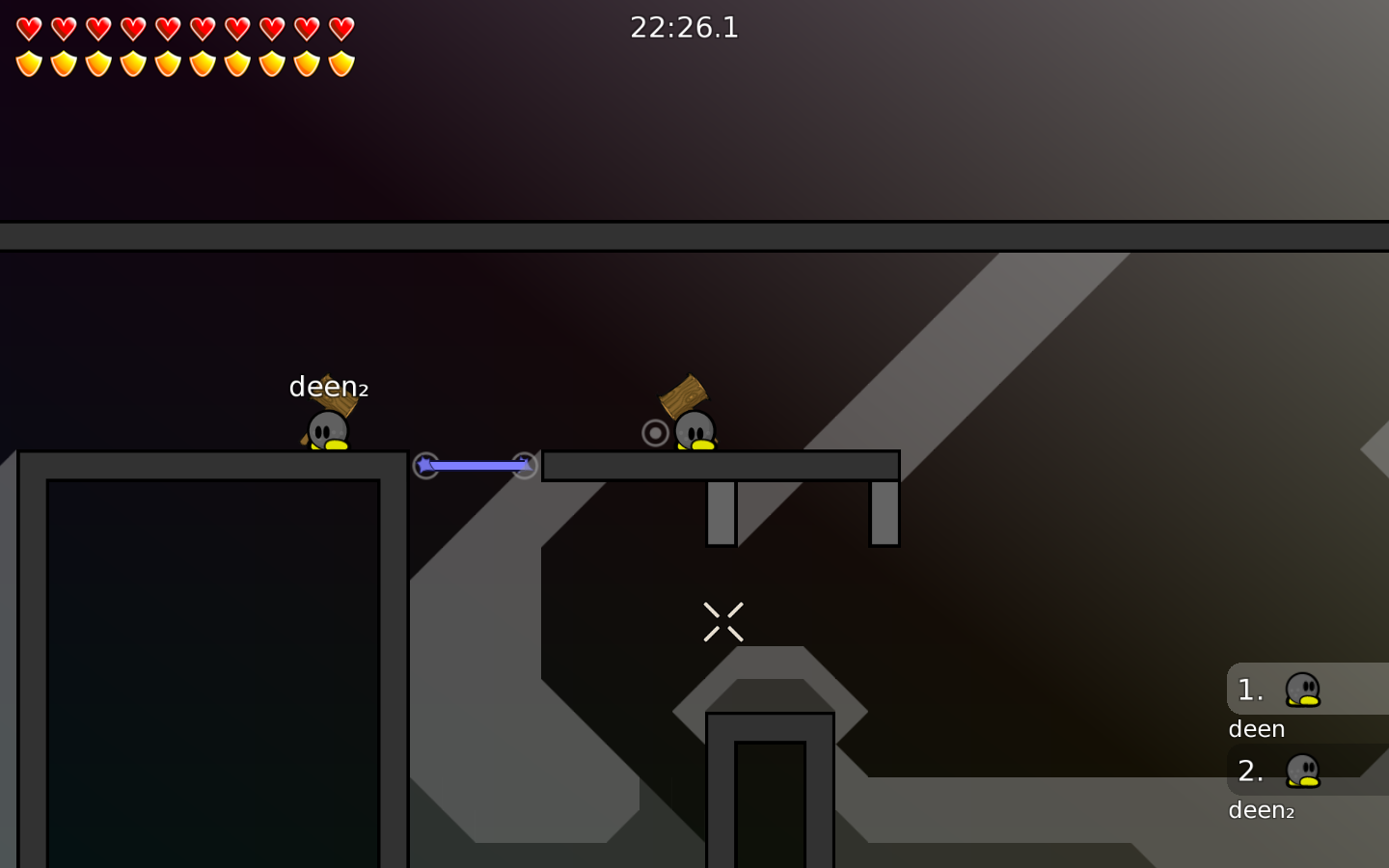Click the bullet projectile near the right tee
The image size is (1389, 868).
click(655, 433)
